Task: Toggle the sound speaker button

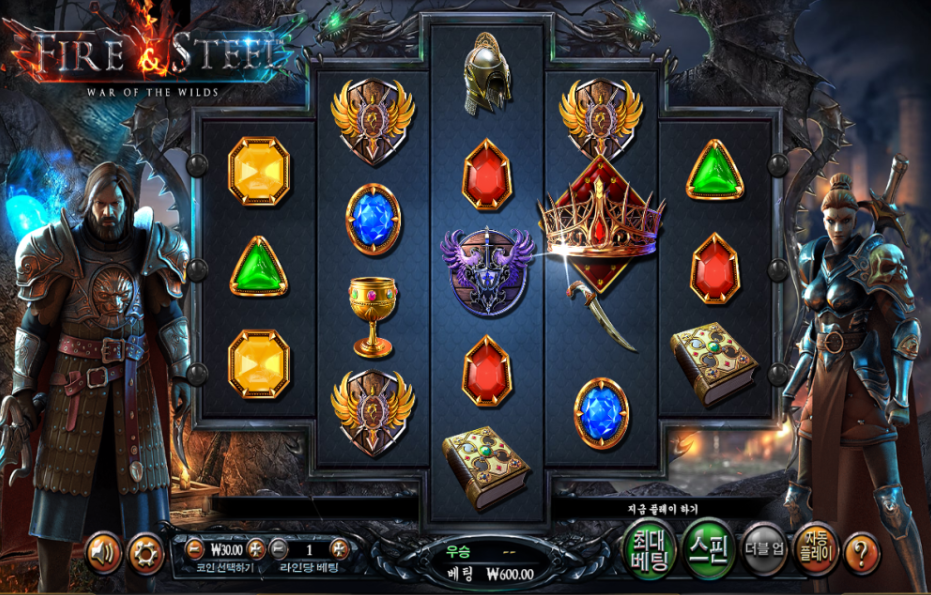Action: coord(103,551)
